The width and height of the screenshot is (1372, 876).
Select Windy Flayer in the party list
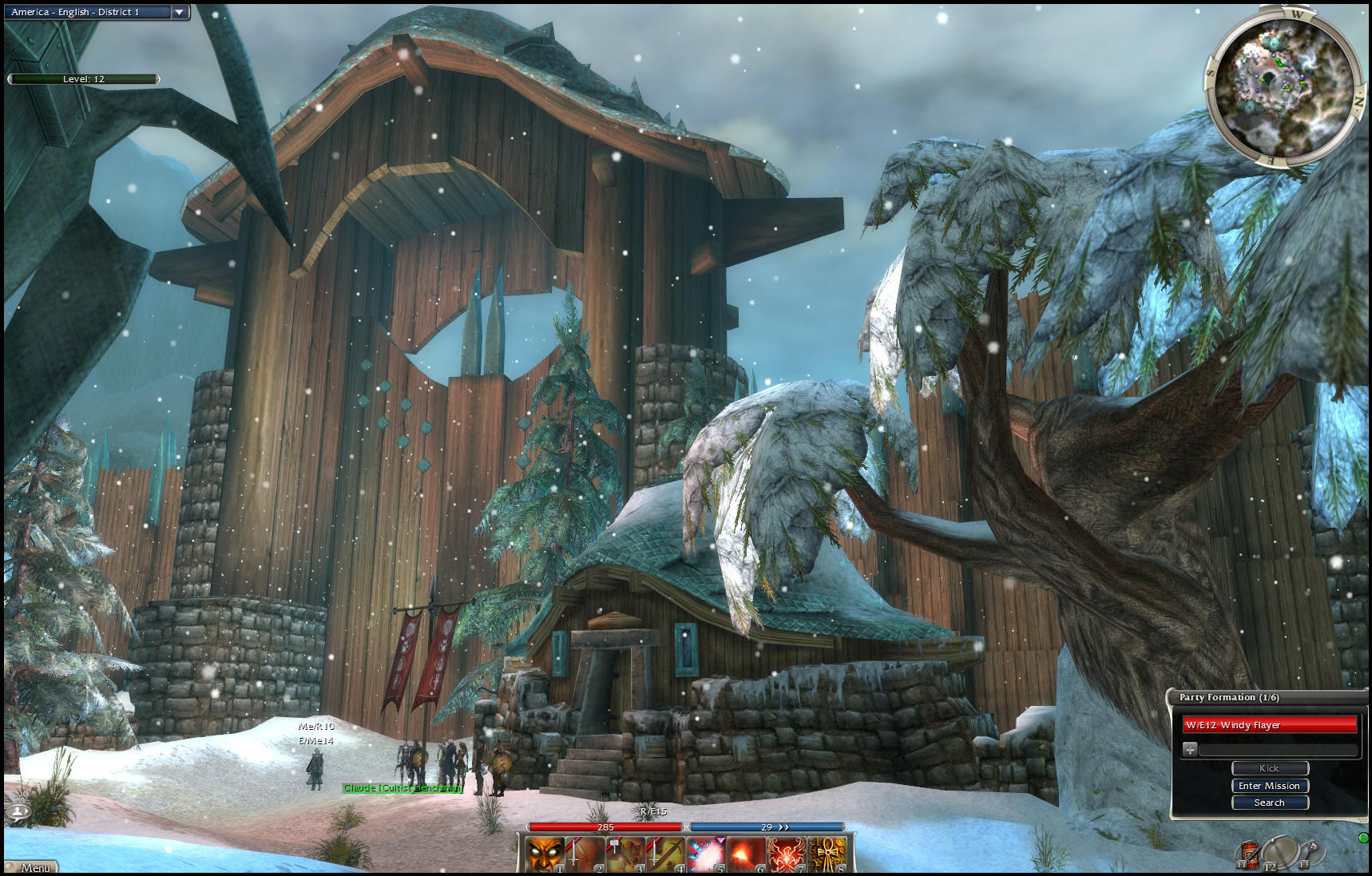(1268, 725)
